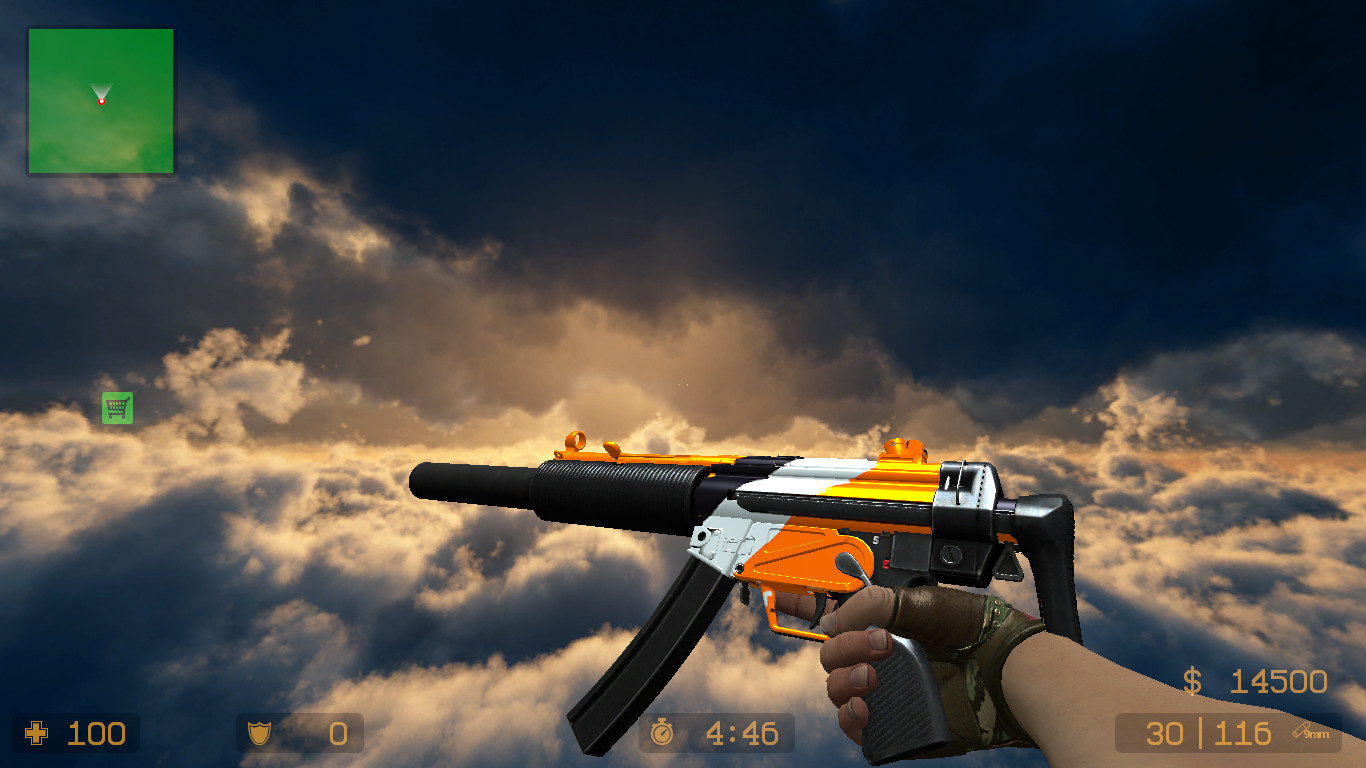Image resolution: width=1366 pixels, height=768 pixels.
Task: Click the red position dot on the radar
Action: click(100, 100)
